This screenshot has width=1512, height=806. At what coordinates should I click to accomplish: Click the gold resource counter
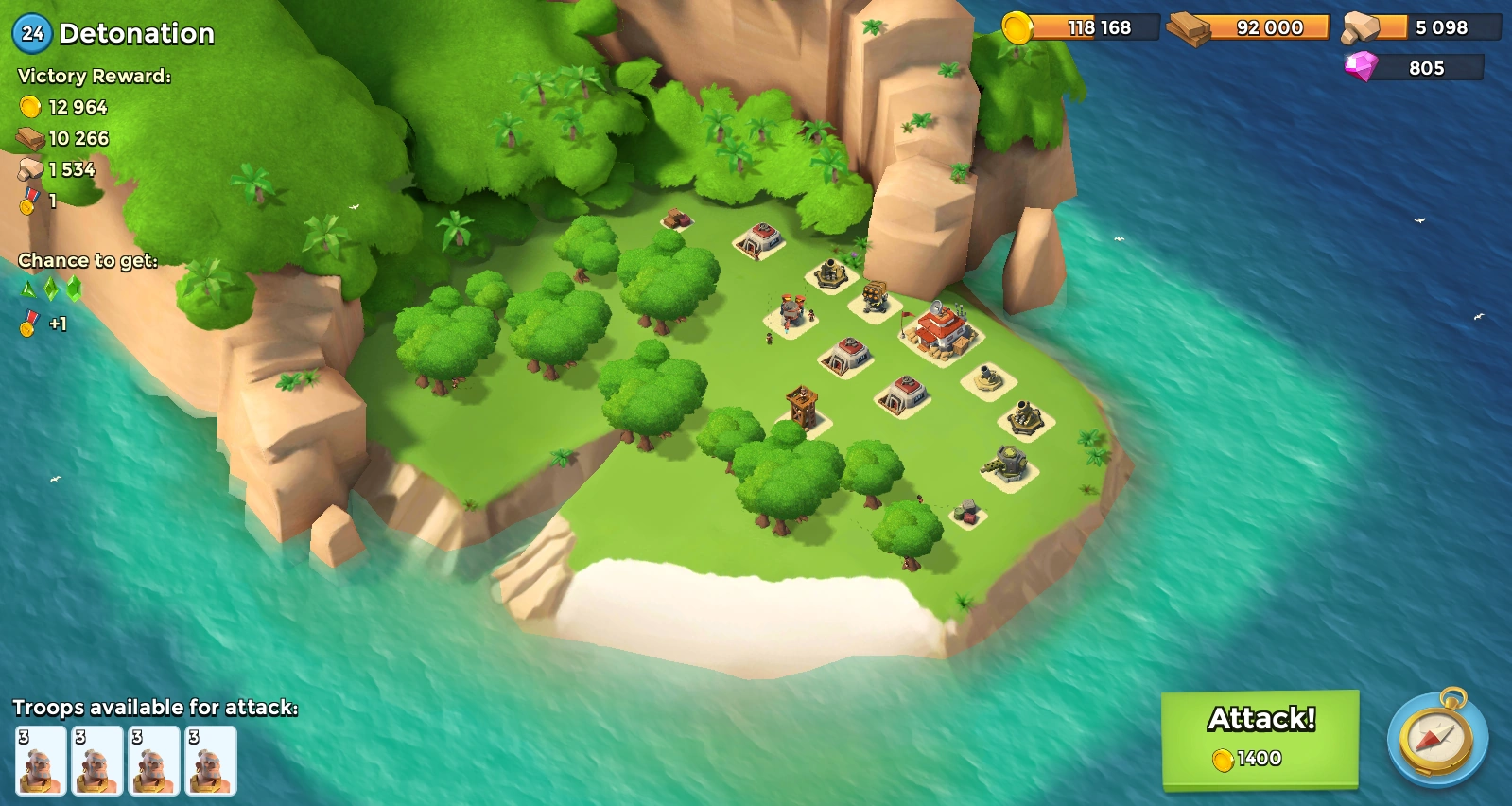pos(1078,27)
